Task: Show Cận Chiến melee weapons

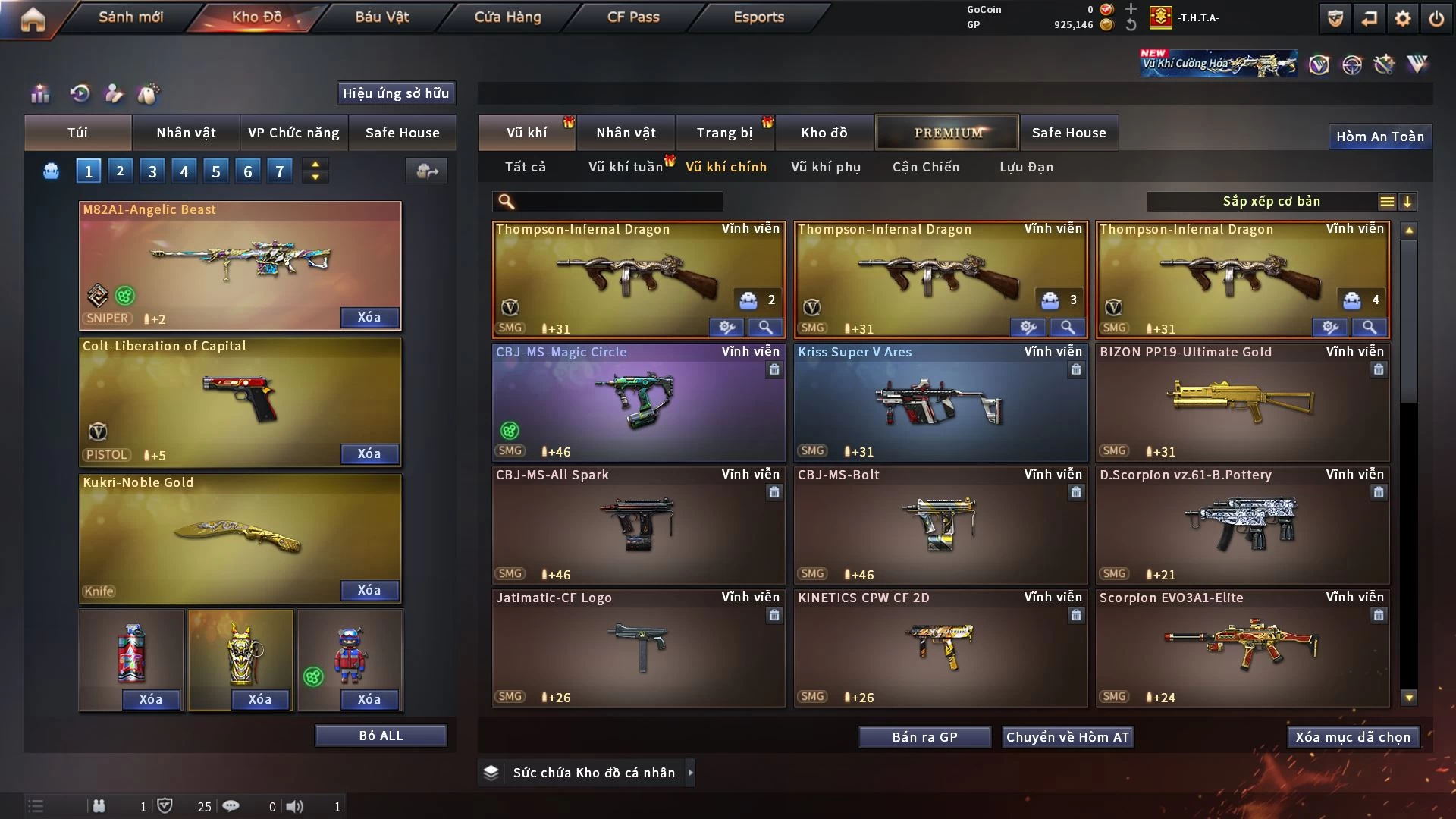Action: [x=926, y=167]
